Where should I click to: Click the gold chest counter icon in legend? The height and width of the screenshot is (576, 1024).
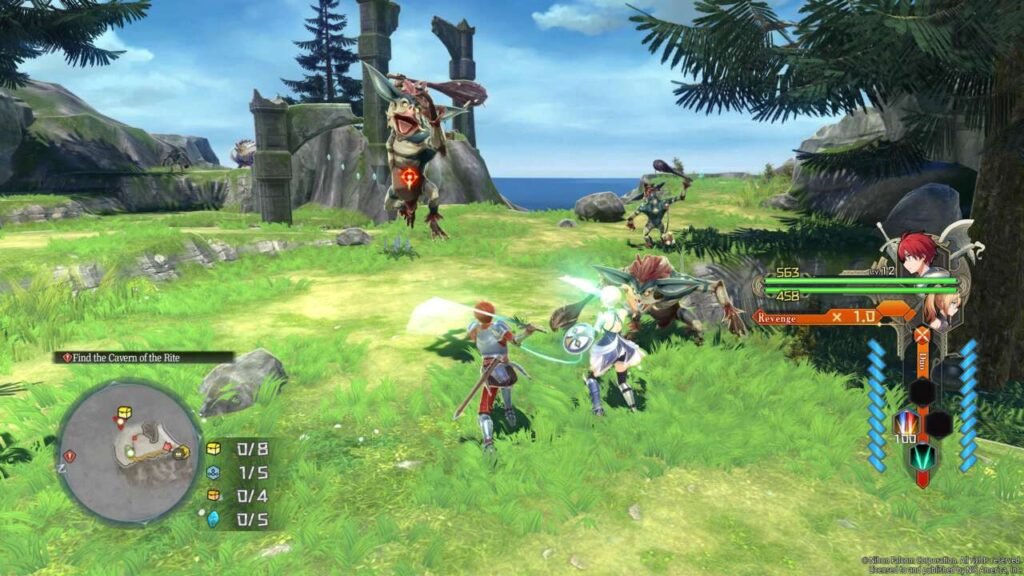[213, 448]
